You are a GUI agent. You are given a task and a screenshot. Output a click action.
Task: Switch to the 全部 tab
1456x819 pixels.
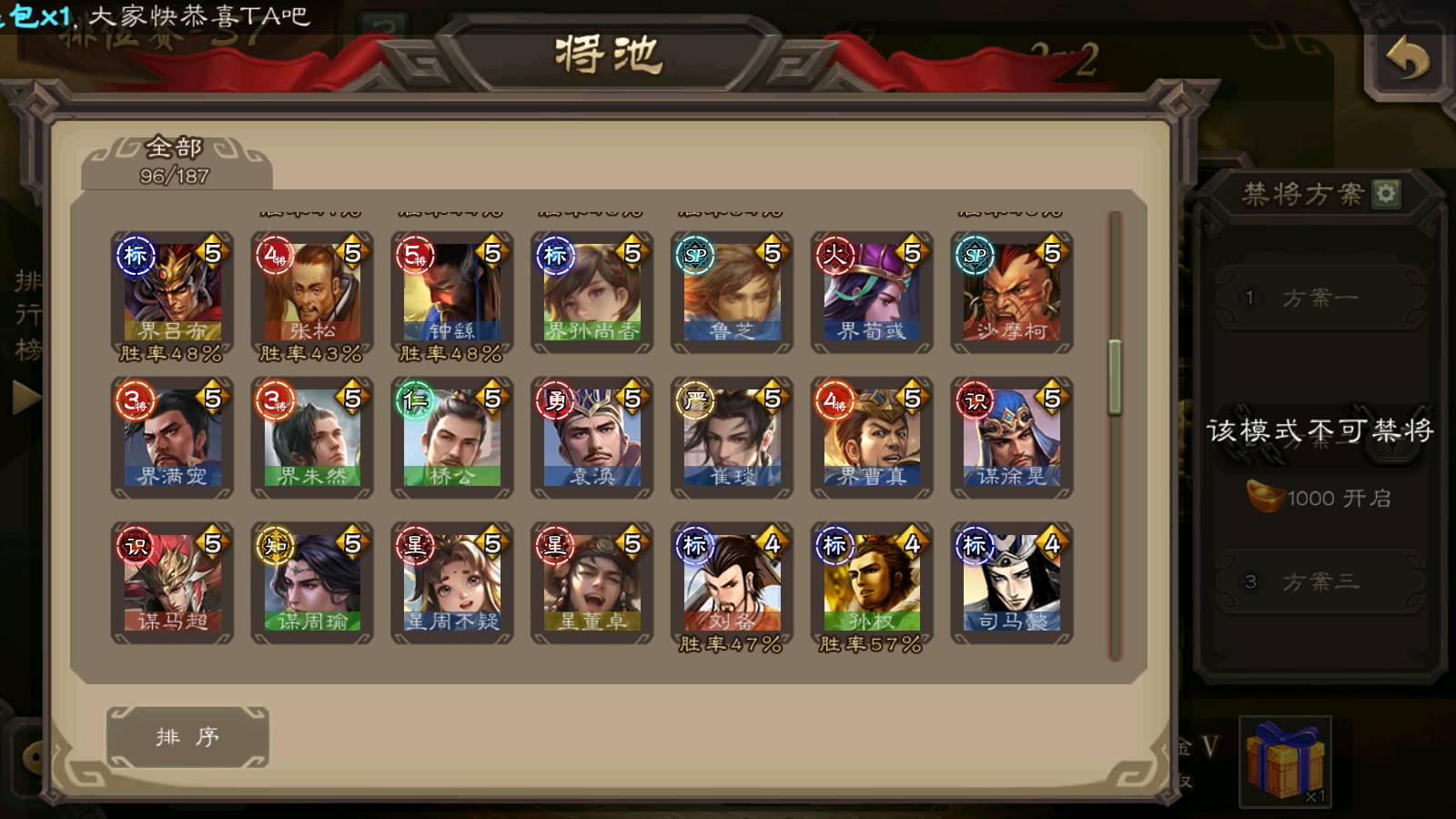coord(175,161)
